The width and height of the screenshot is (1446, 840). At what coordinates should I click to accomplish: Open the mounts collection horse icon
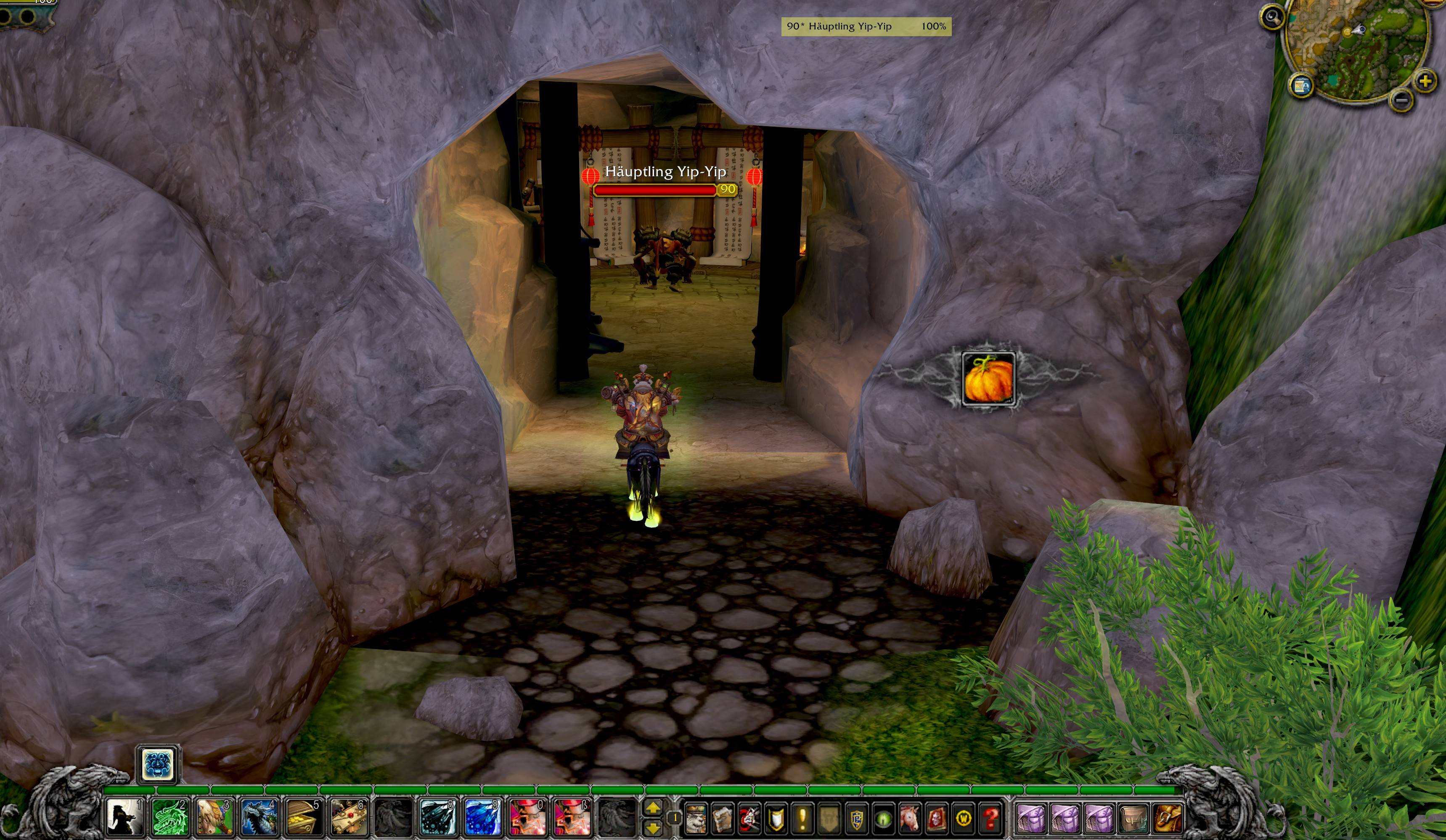(x=909, y=818)
